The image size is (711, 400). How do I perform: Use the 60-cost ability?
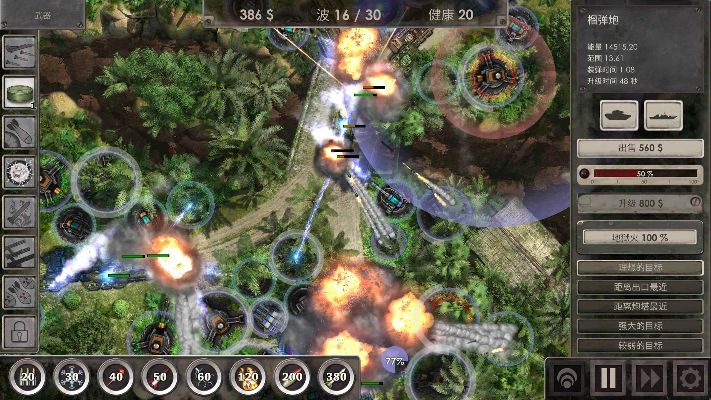pyautogui.click(x=203, y=378)
